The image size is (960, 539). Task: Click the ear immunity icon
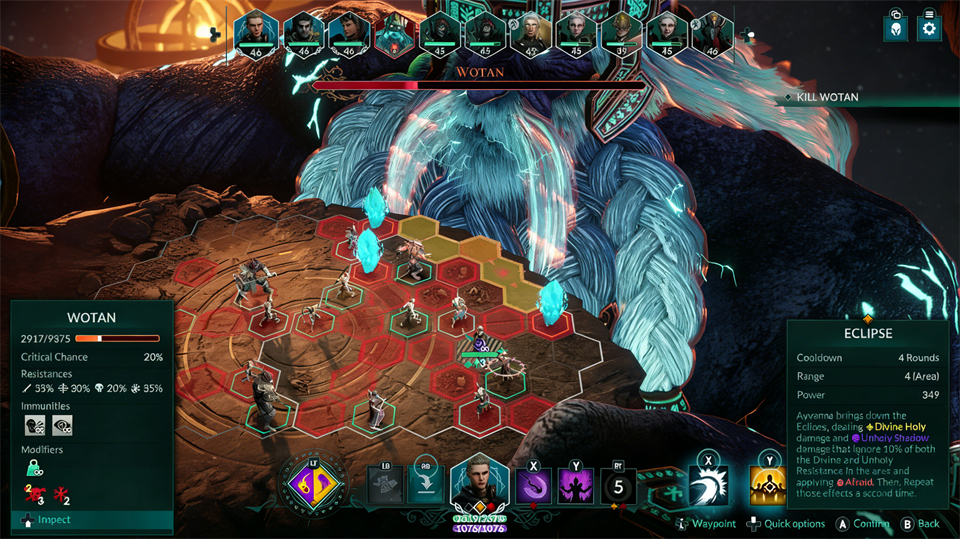(34, 426)
